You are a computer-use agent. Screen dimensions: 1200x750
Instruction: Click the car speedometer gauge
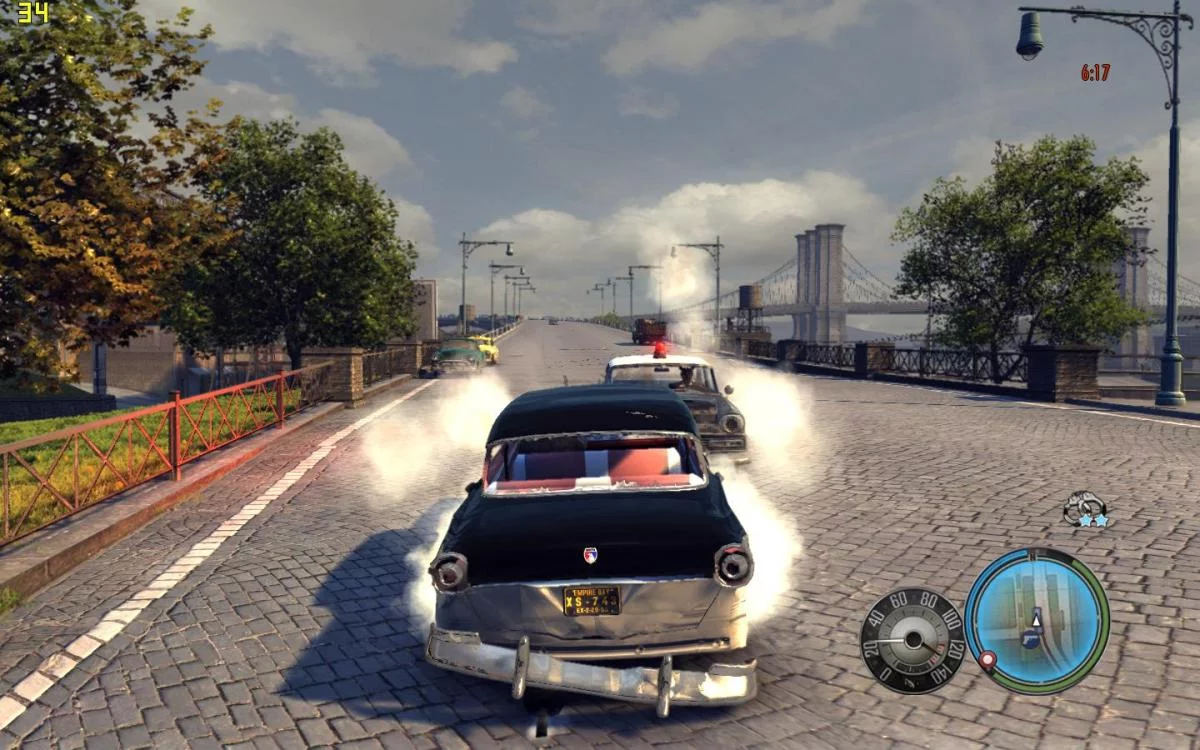click(x=911, y=639)
